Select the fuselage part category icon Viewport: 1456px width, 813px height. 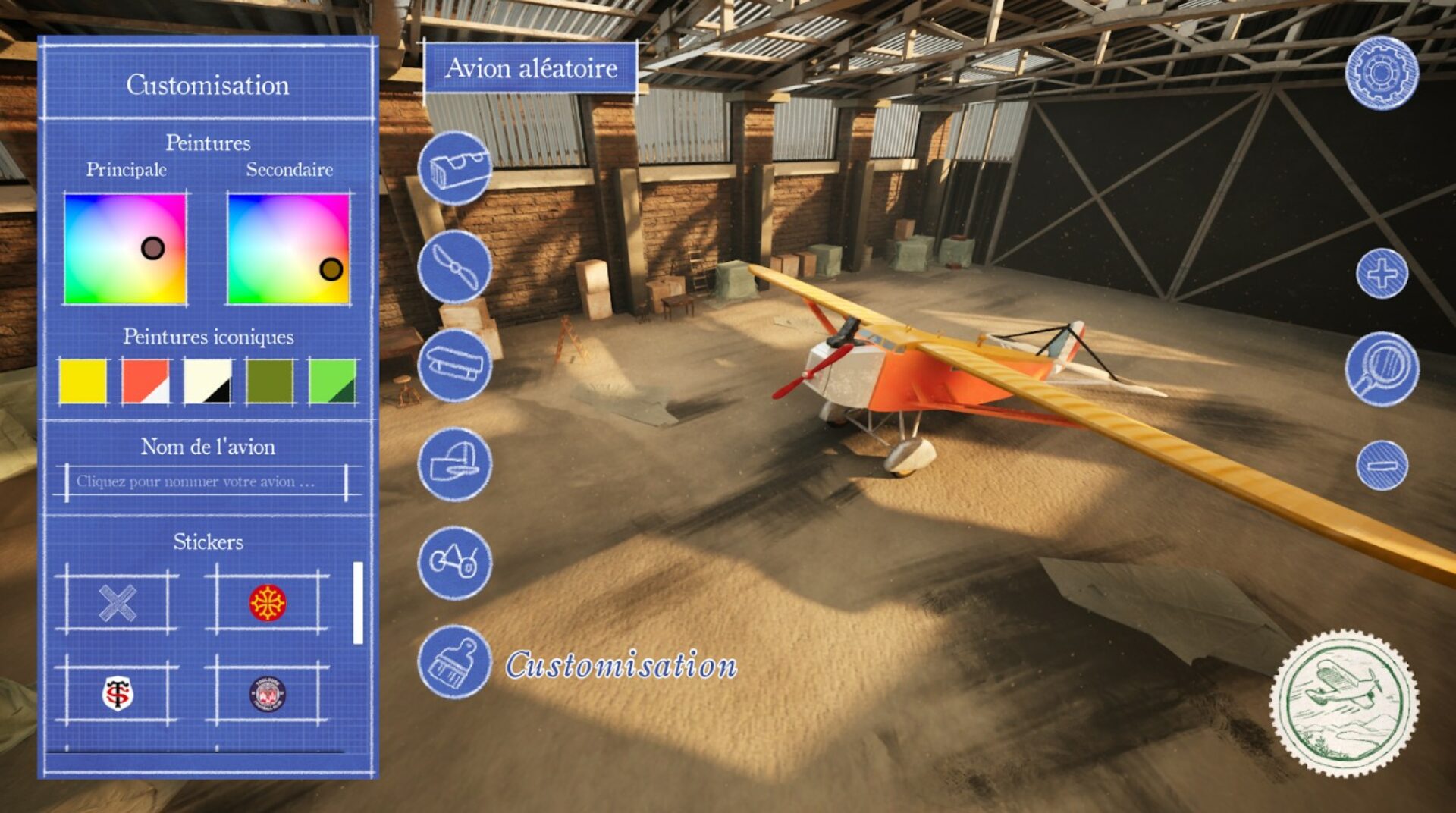(x=454, y=168)
